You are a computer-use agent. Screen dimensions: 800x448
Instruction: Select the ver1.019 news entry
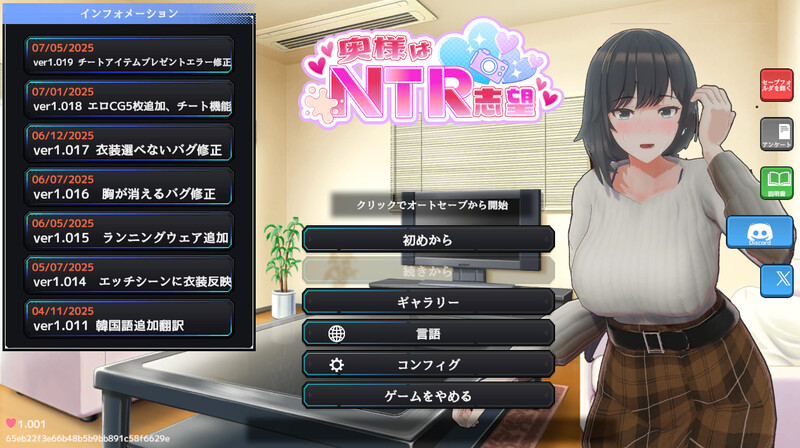coord(131,55)
